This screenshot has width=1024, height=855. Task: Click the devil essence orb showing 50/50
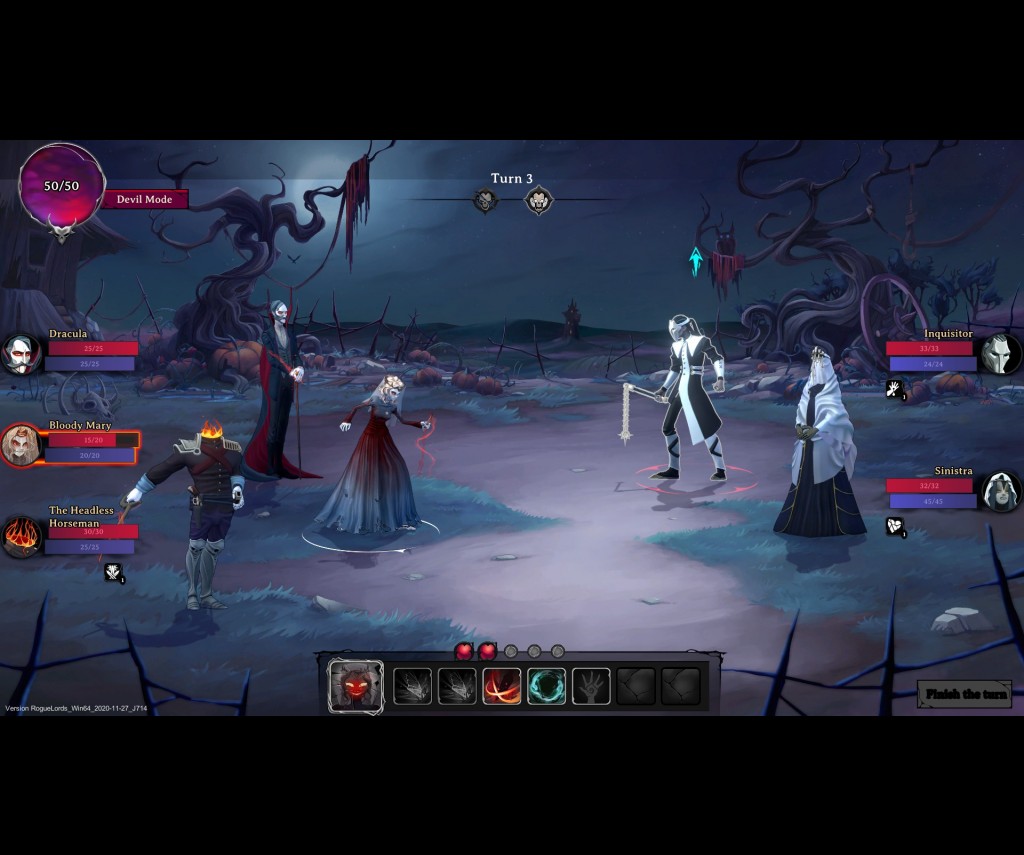point(61,187)
